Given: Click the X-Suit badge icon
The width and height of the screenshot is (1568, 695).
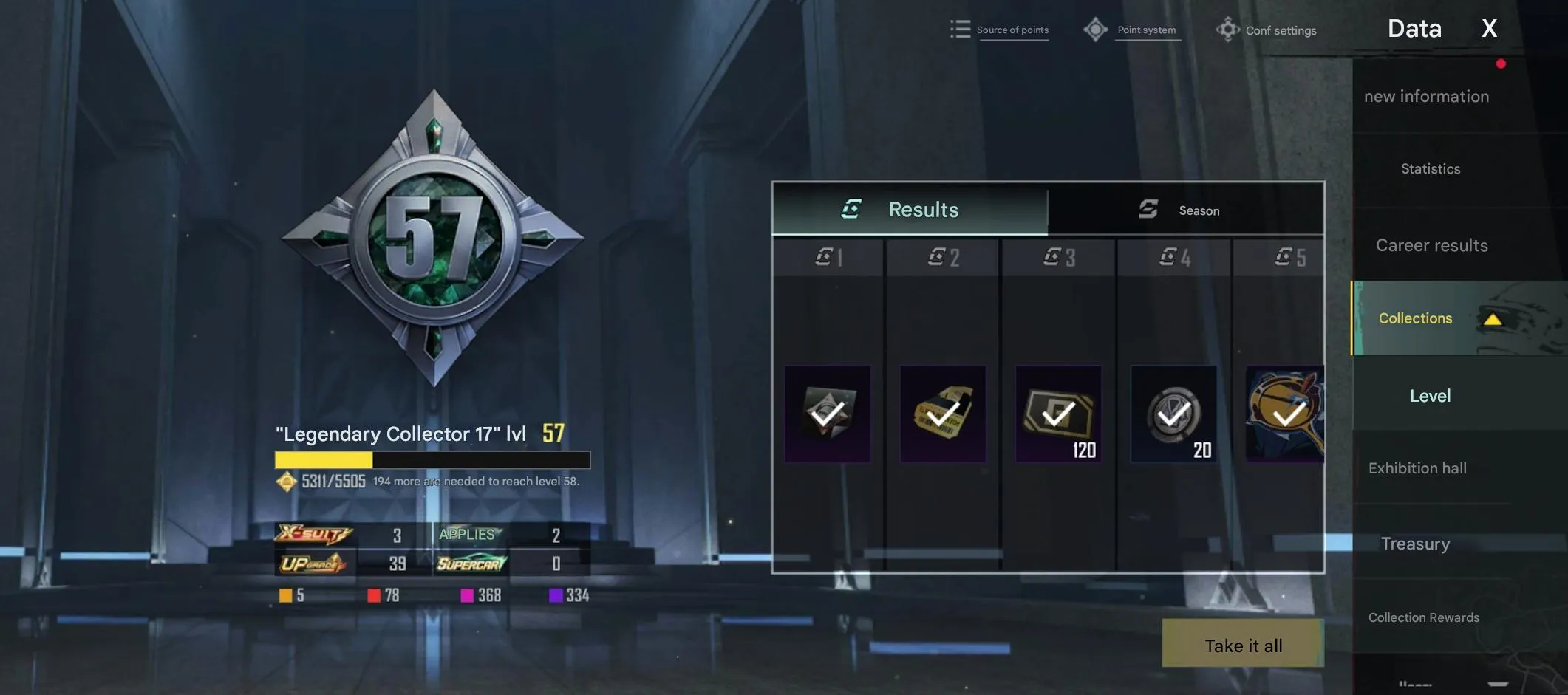Looking at the screenshot, I should click(x=313, y=534).
